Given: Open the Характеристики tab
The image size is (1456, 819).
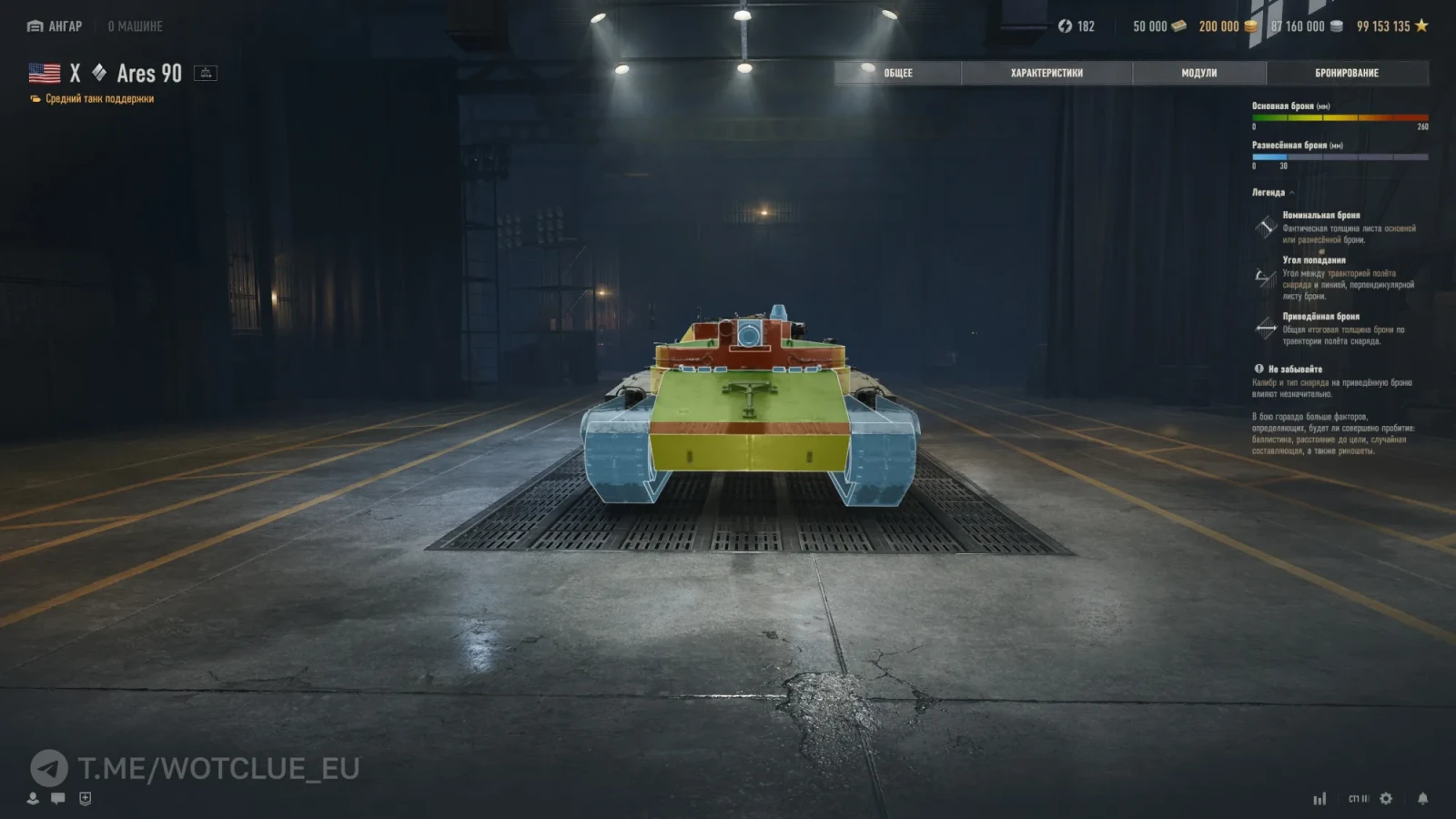Looking at the screenshot, I should pyautogui.click(x=1046, y=73).
